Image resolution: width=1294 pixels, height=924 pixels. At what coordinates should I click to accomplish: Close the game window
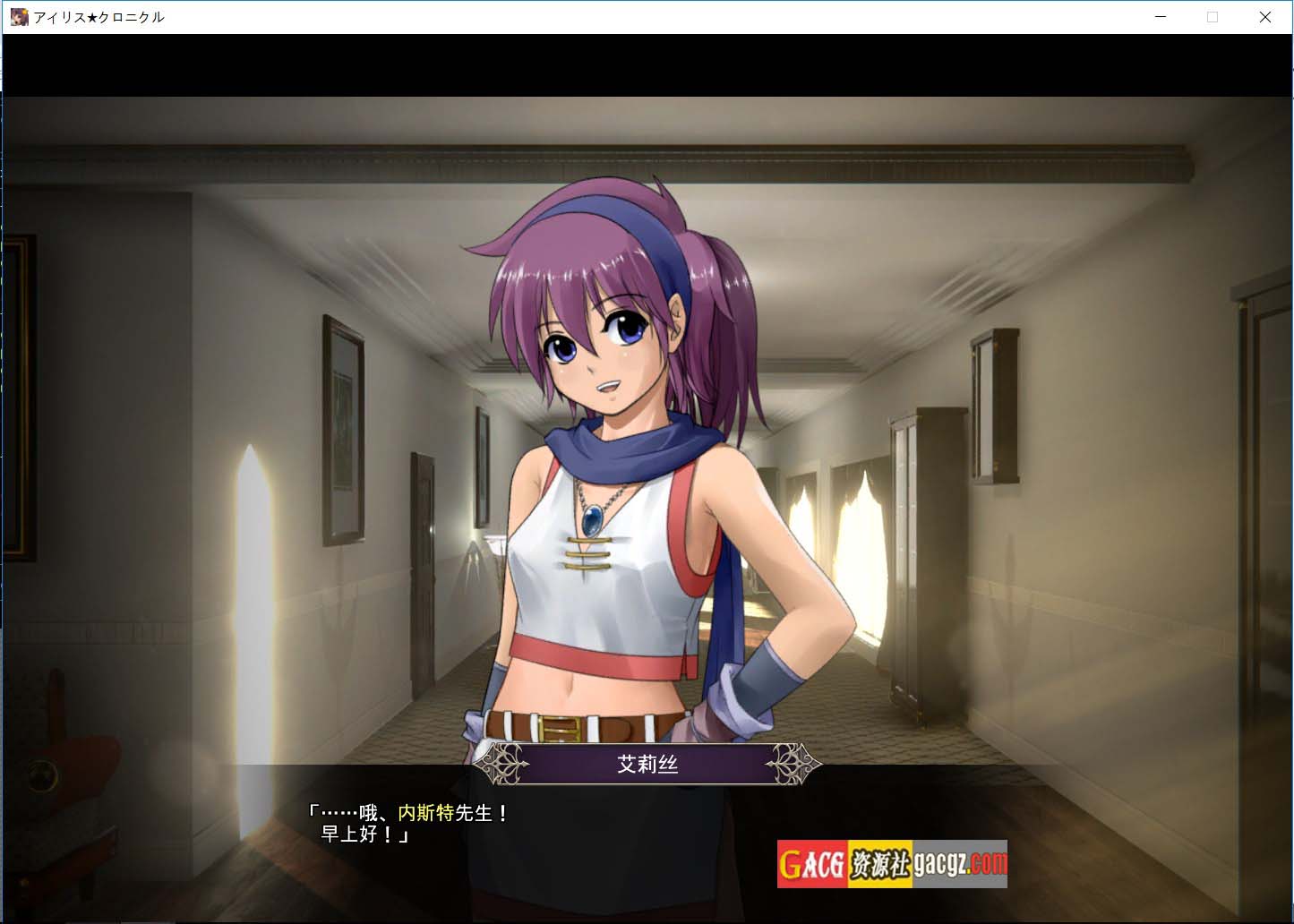(1264, 17)
